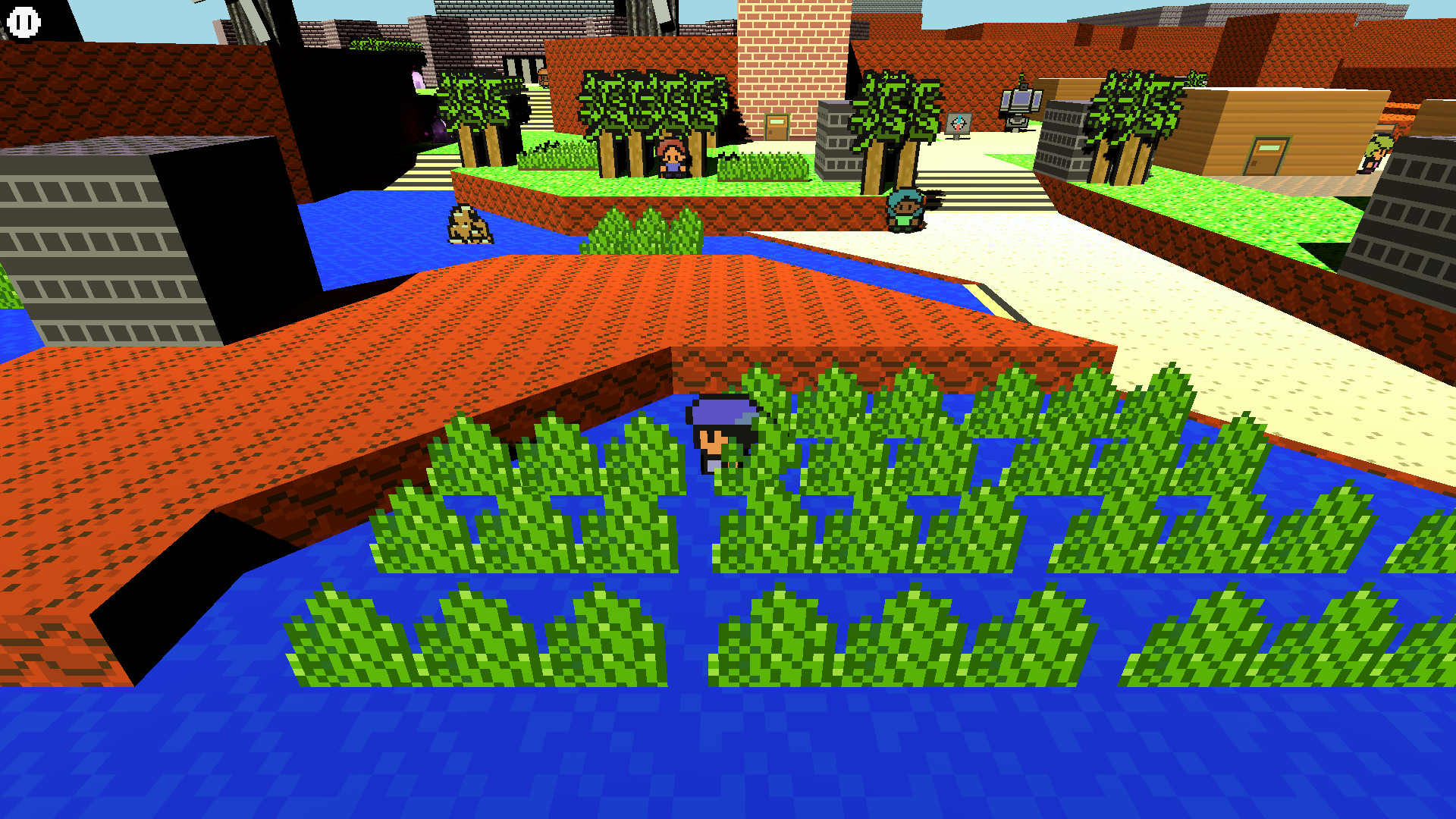Click the Poké Ball sign on the path
Screen dimensions: 1456x819
957,123
